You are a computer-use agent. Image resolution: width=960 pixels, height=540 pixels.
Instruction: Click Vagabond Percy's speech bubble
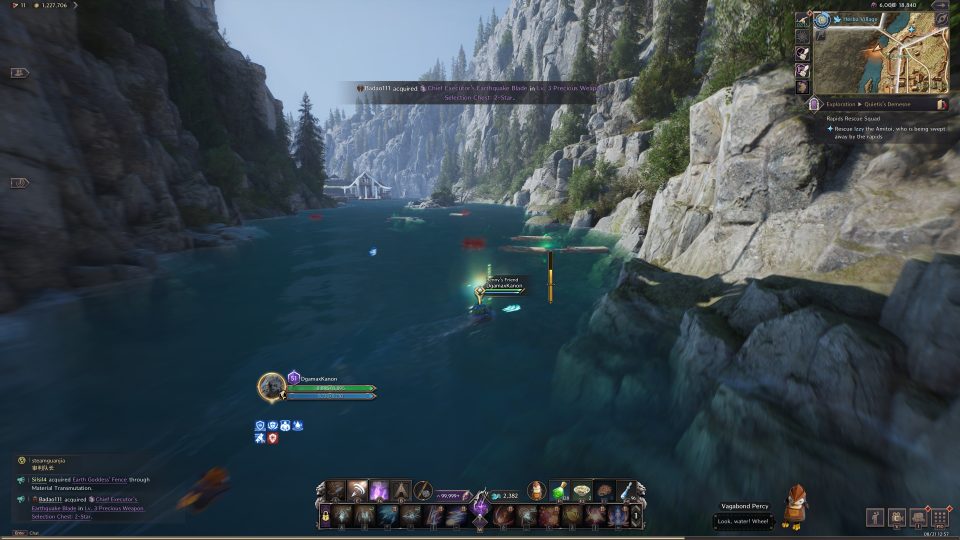743,522
